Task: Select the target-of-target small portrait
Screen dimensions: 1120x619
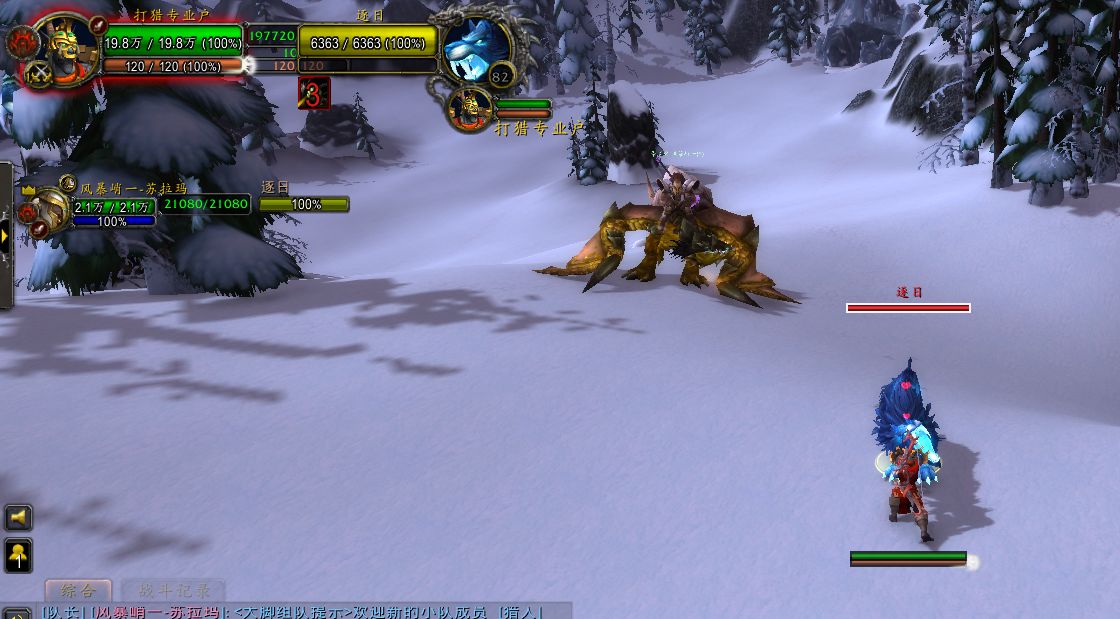Action: 469,108
